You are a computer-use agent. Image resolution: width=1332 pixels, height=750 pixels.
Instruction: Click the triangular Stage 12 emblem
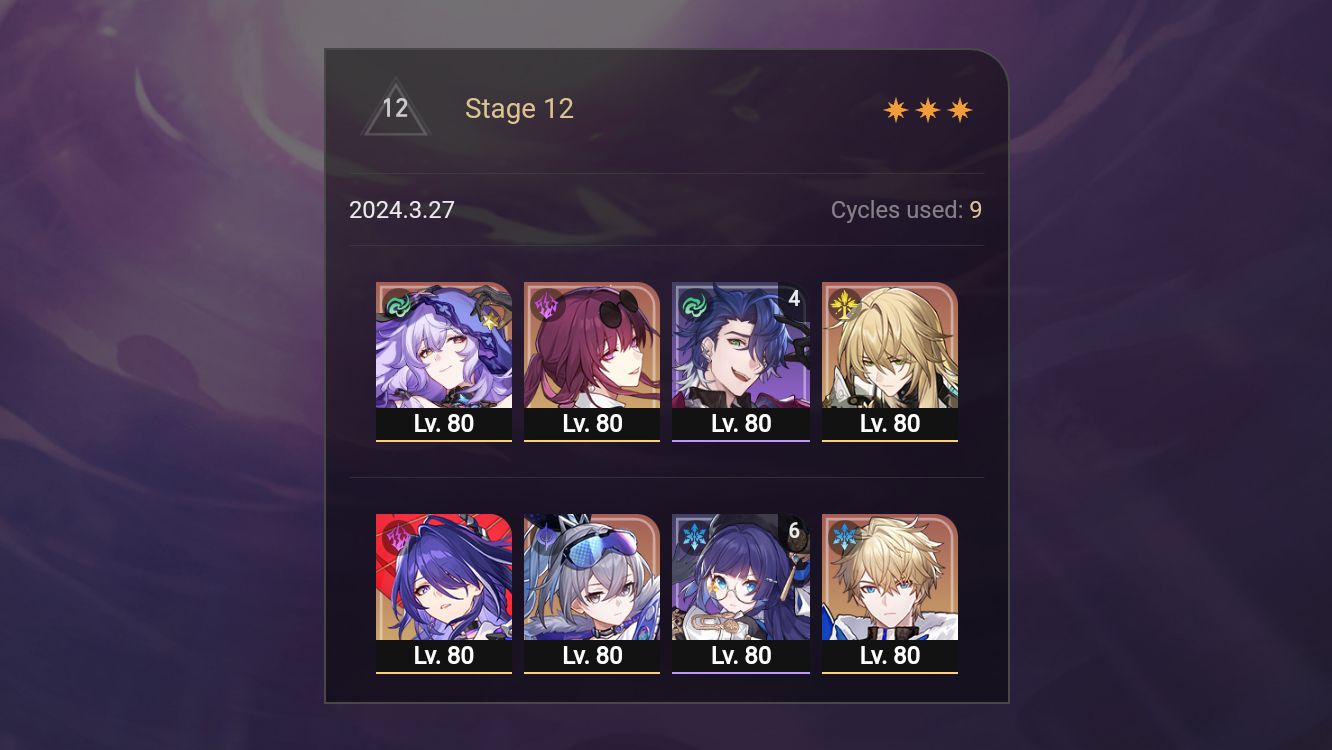click(395, 108)
